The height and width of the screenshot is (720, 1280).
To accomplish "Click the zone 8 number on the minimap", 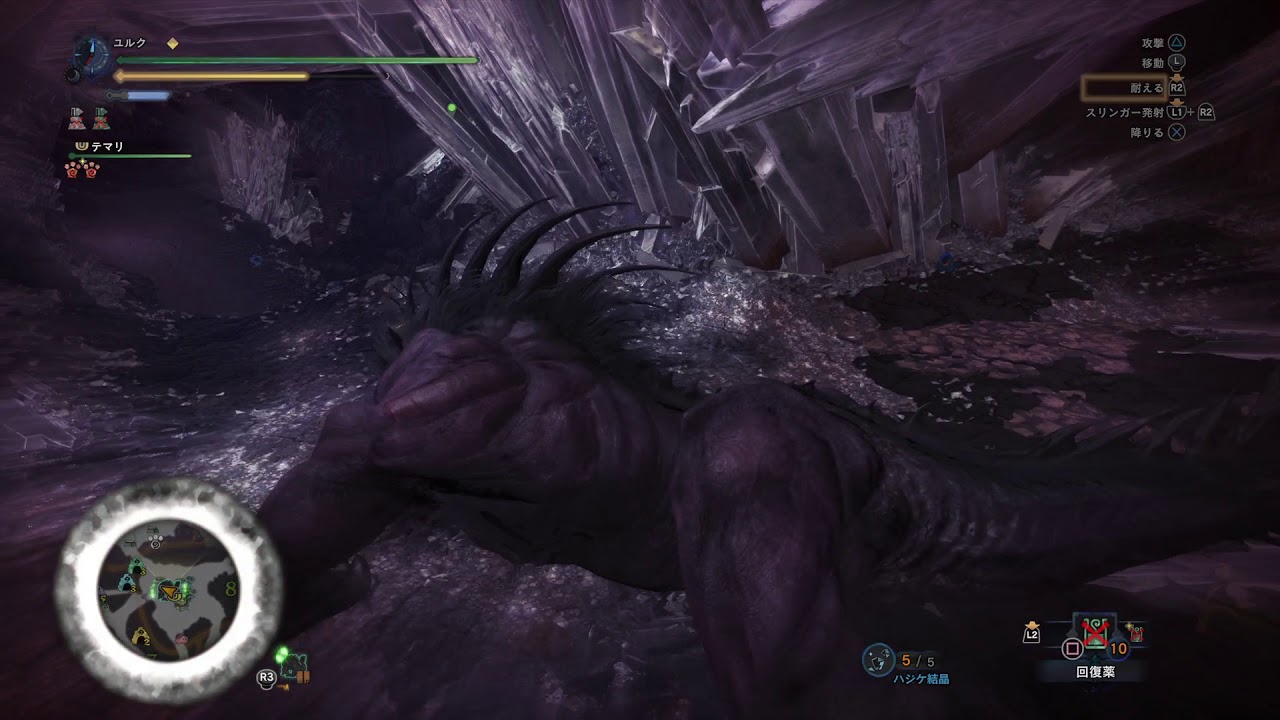I will point(231,588).
